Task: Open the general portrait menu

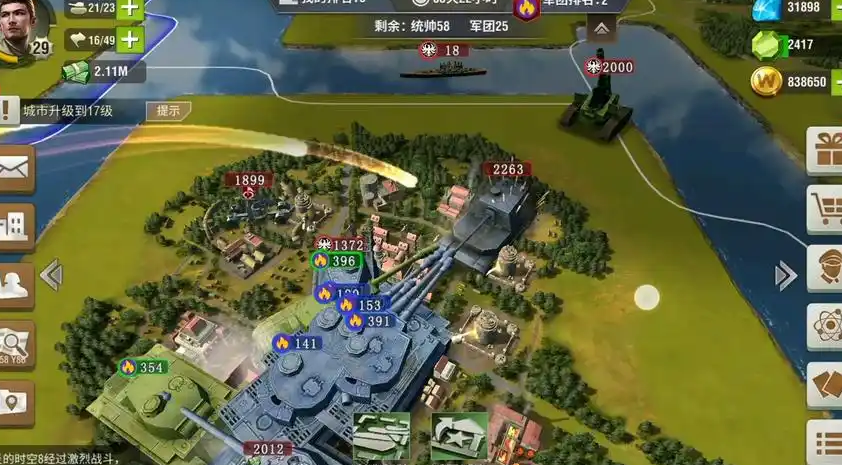Action: (827, 268)
